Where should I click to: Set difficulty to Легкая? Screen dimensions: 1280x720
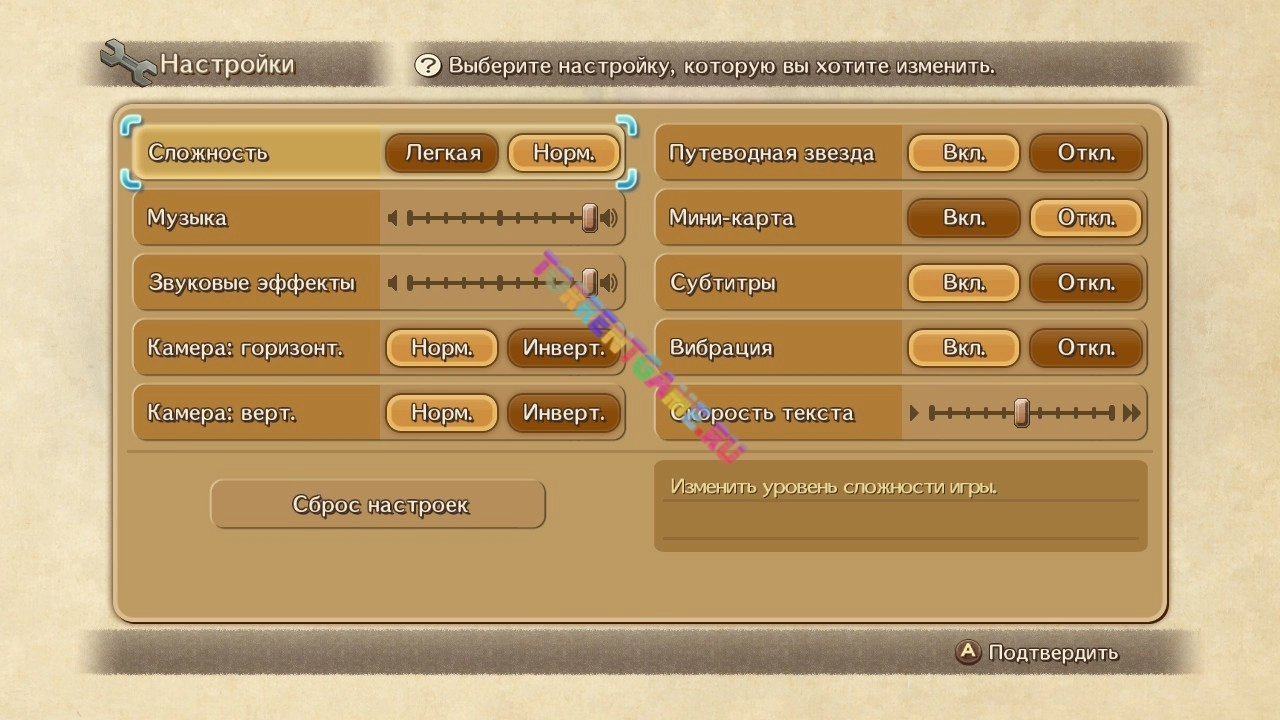442,153
